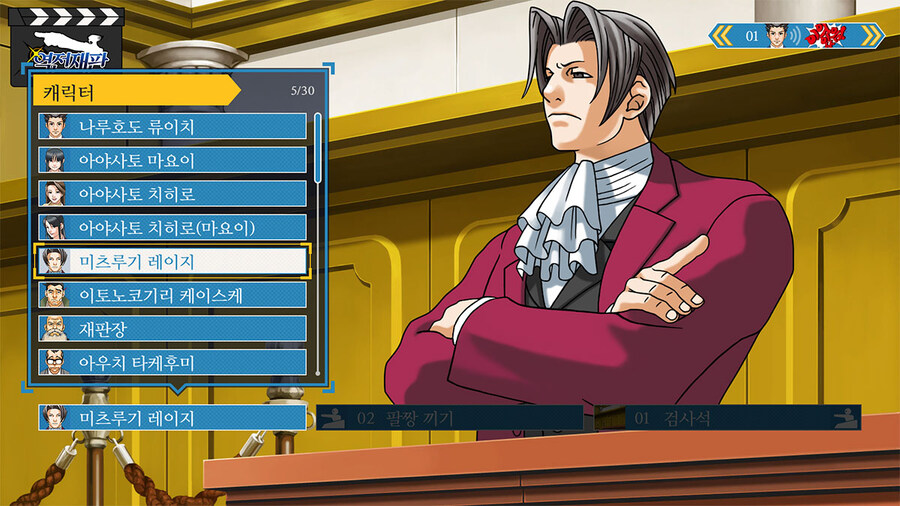The height and width of the screenshot is (506, 900).
Task: Choose 이토노코기리 케이스케 from the list
Action: (x=172, y=295)
